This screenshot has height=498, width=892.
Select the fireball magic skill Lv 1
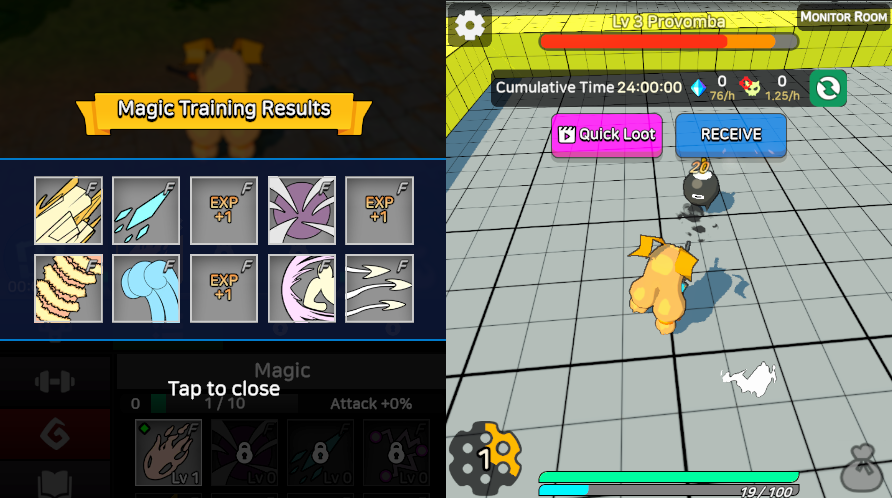[168, 453]
